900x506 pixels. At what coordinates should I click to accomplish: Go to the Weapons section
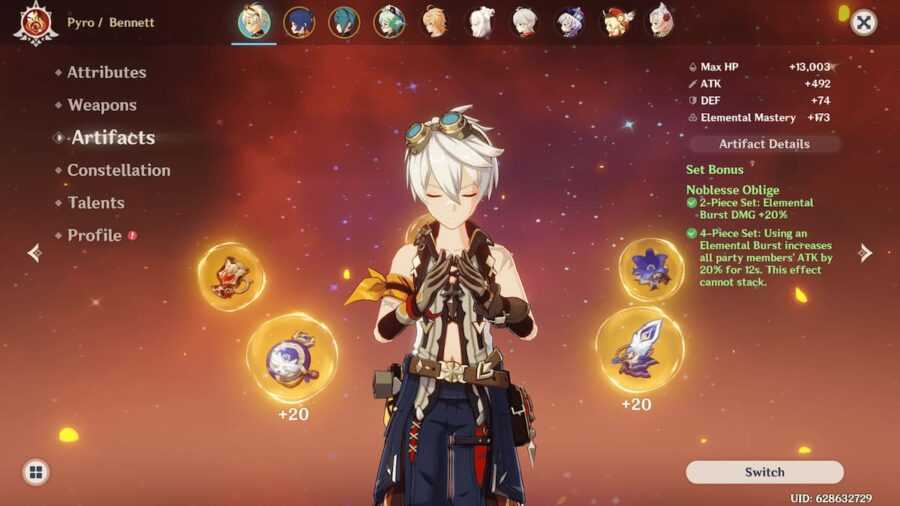tap(101, 105)
